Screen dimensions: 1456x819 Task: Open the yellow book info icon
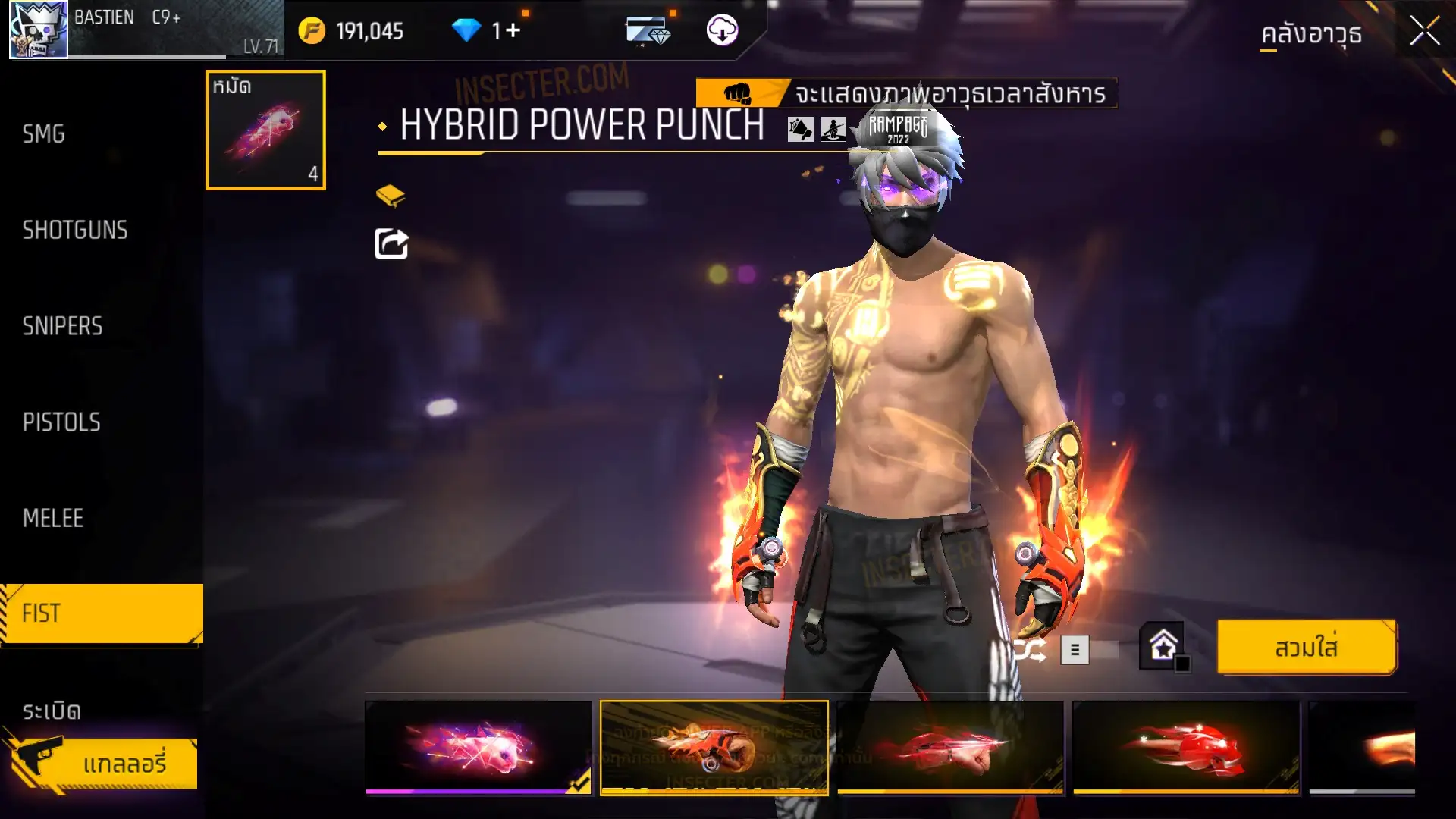[x=391, y=196]
